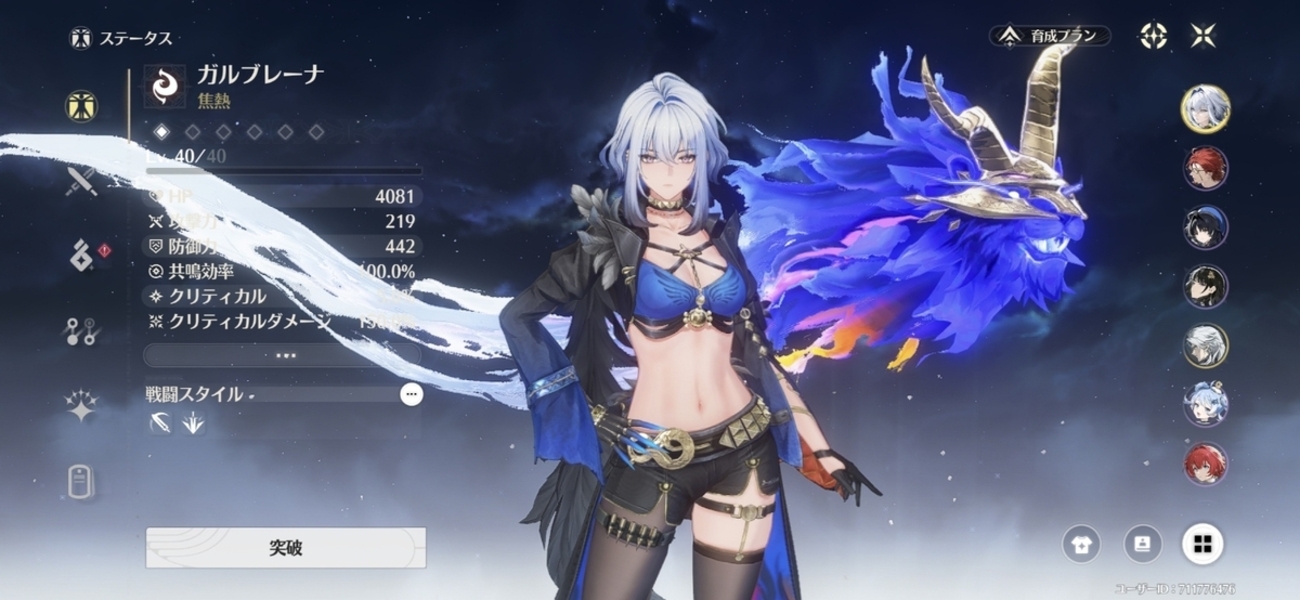Screen dimensions: 1300x600
Task: Close the status screen with the X
Action: (x=1203, y=36)
